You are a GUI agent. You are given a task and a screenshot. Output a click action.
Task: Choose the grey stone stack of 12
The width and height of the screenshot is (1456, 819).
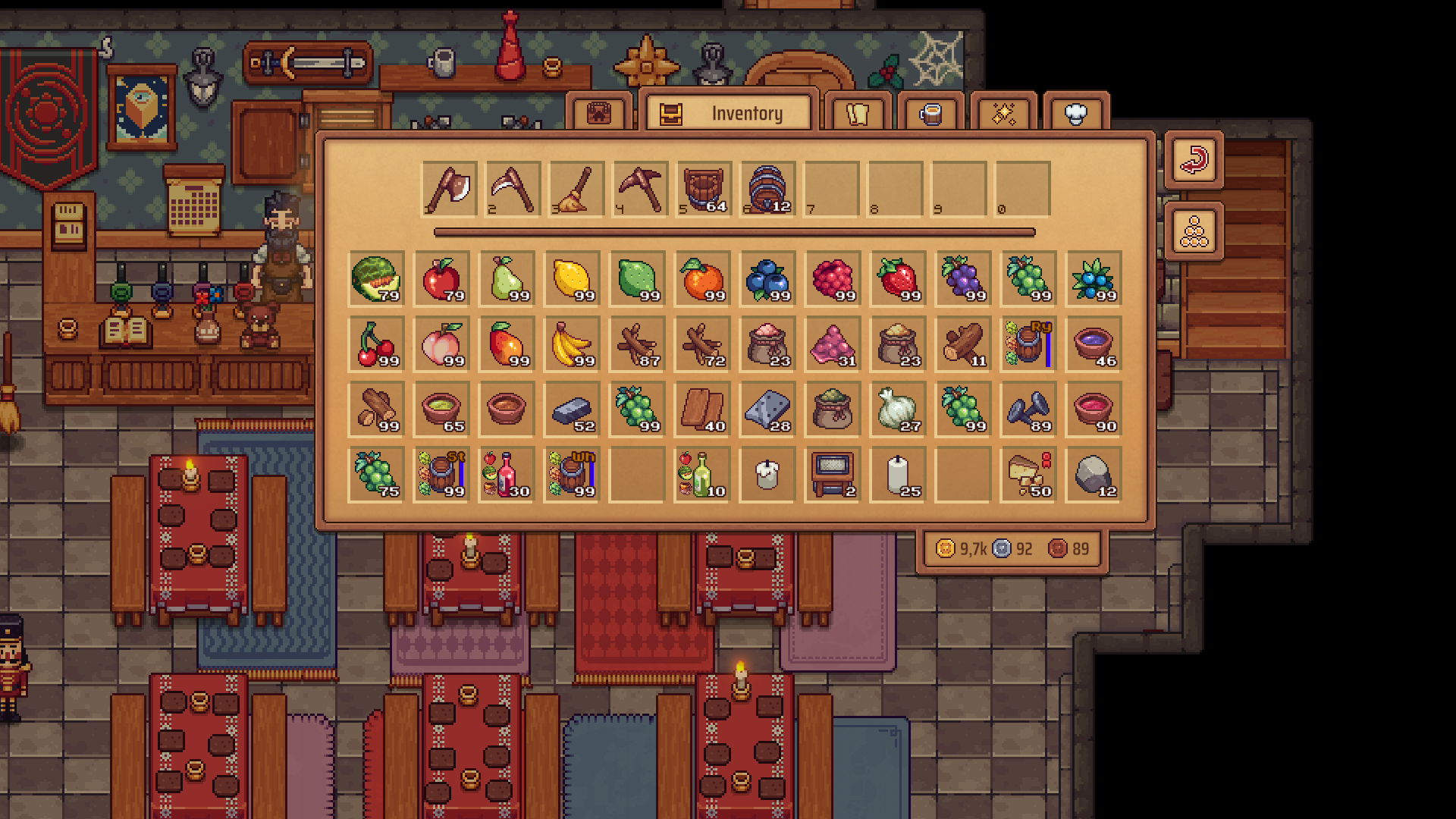pos(1094,474)
